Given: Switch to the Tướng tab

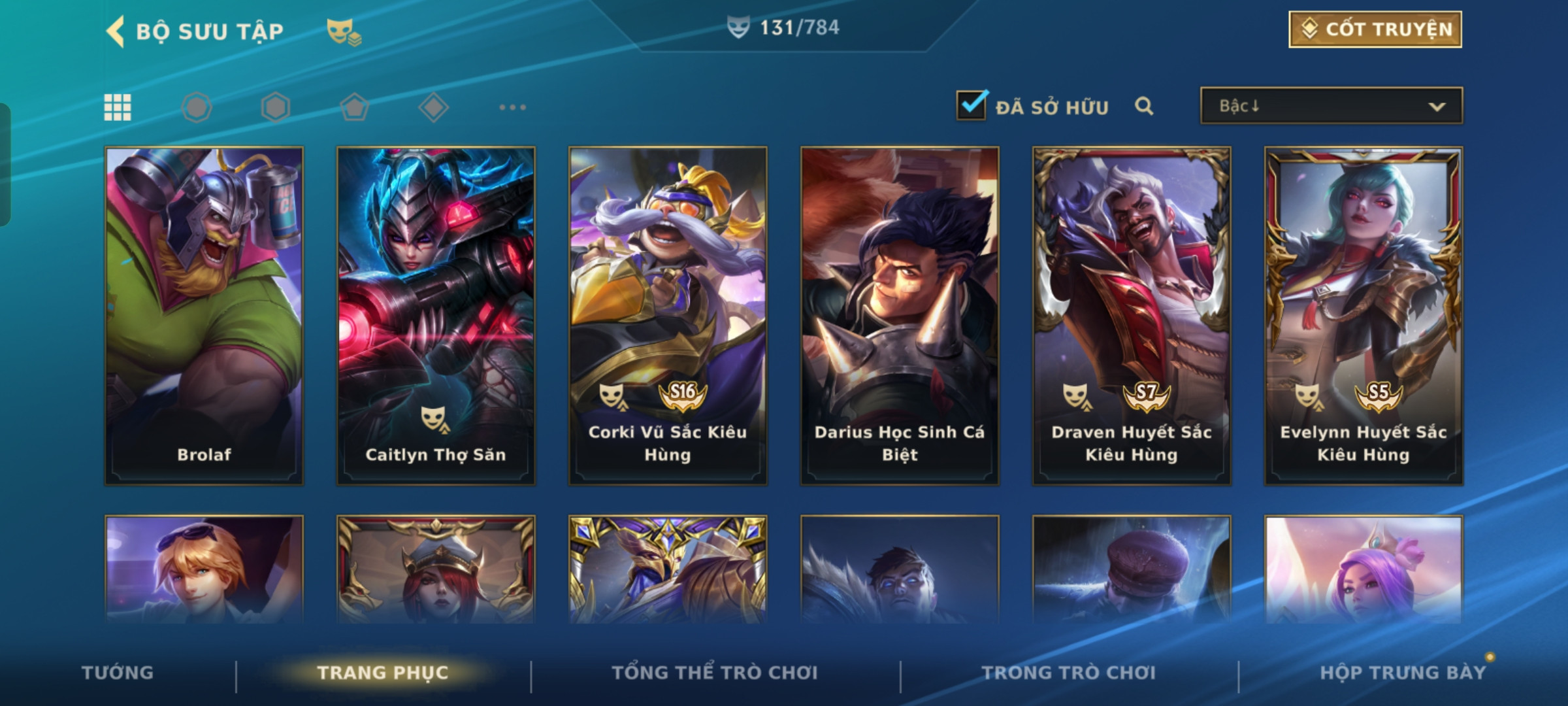Looking at the screenshot, I should click(x=118, y=673).
